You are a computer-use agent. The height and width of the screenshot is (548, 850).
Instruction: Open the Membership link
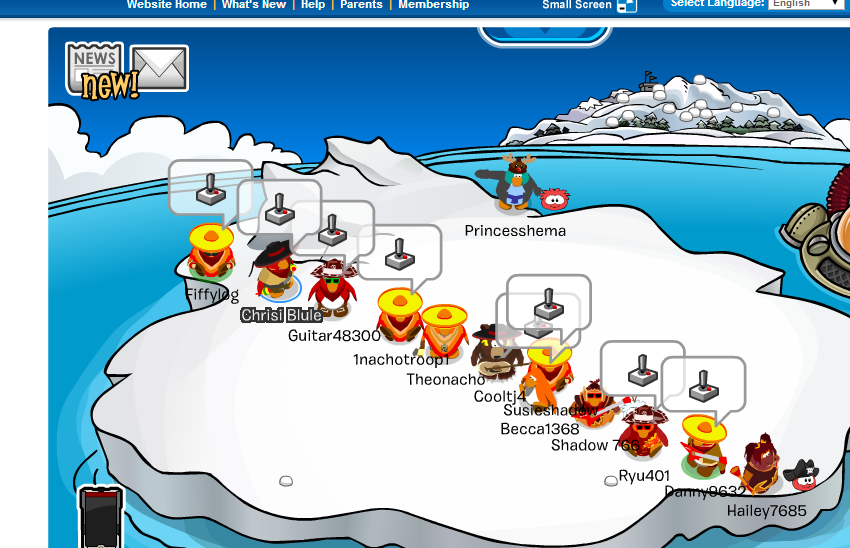[433, 5]
